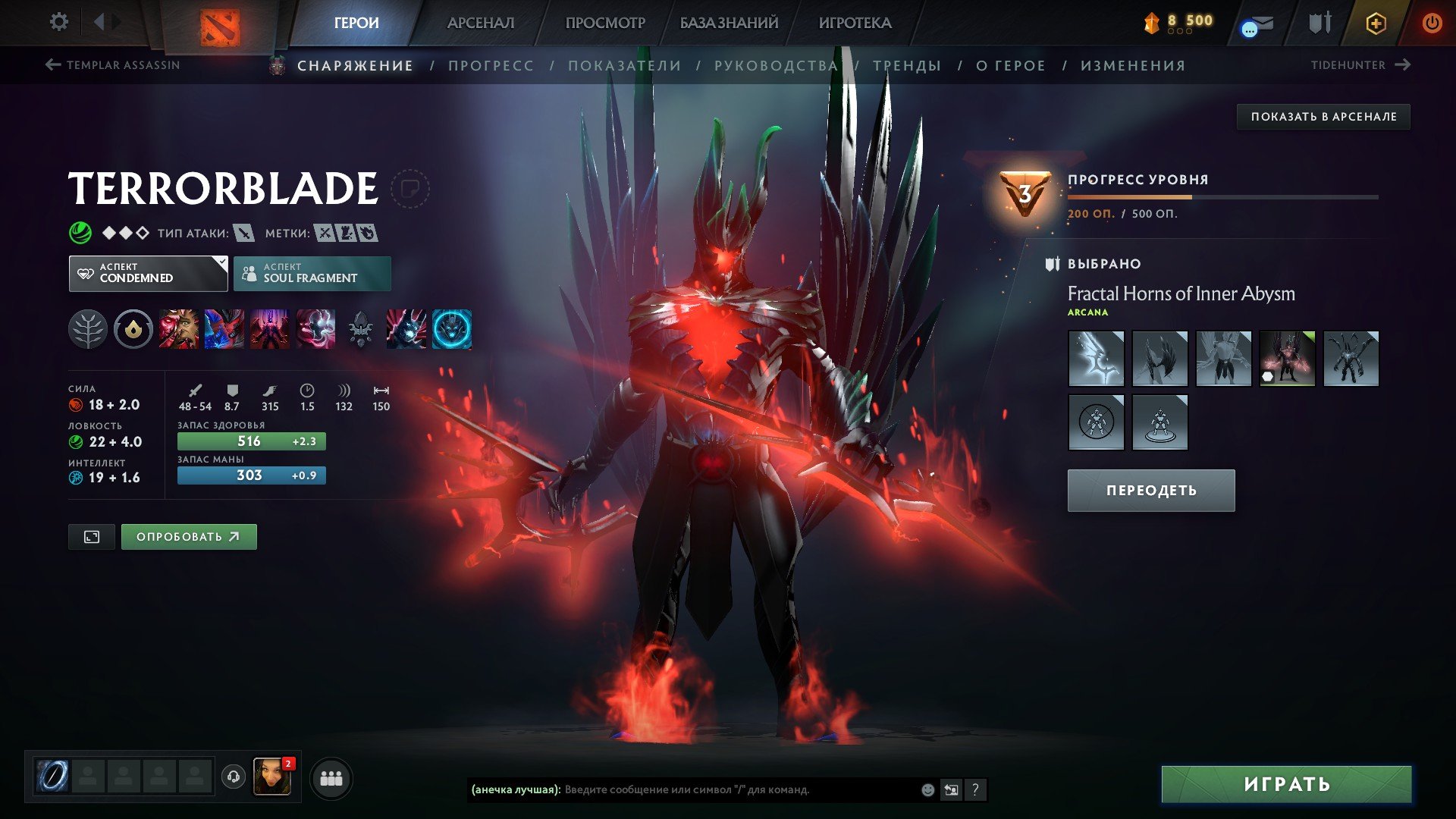Open the ПРОГРЕСС tab
The height and width of the screenshot is (819, 1456).
click(490, 65)
